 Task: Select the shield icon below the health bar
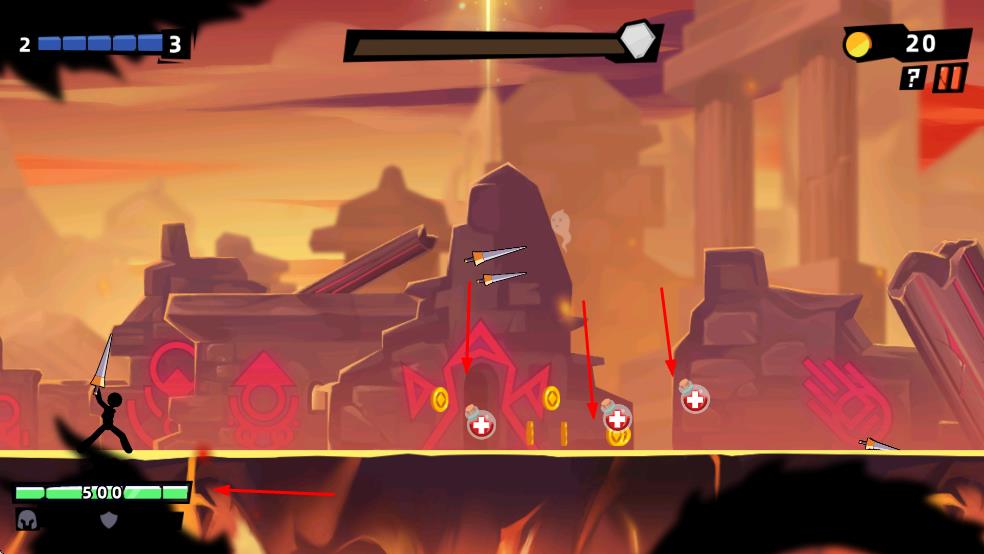[x=108, y=519]
